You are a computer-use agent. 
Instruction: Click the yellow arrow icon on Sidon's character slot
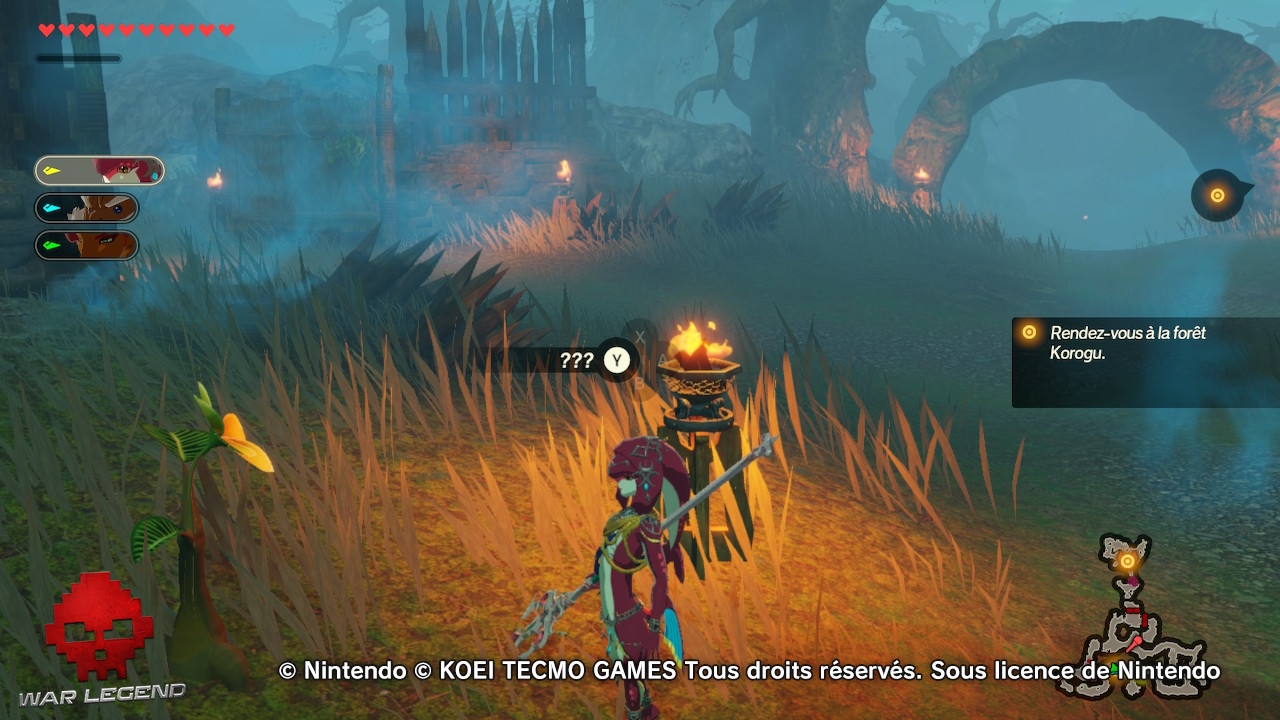click(49, 169)
